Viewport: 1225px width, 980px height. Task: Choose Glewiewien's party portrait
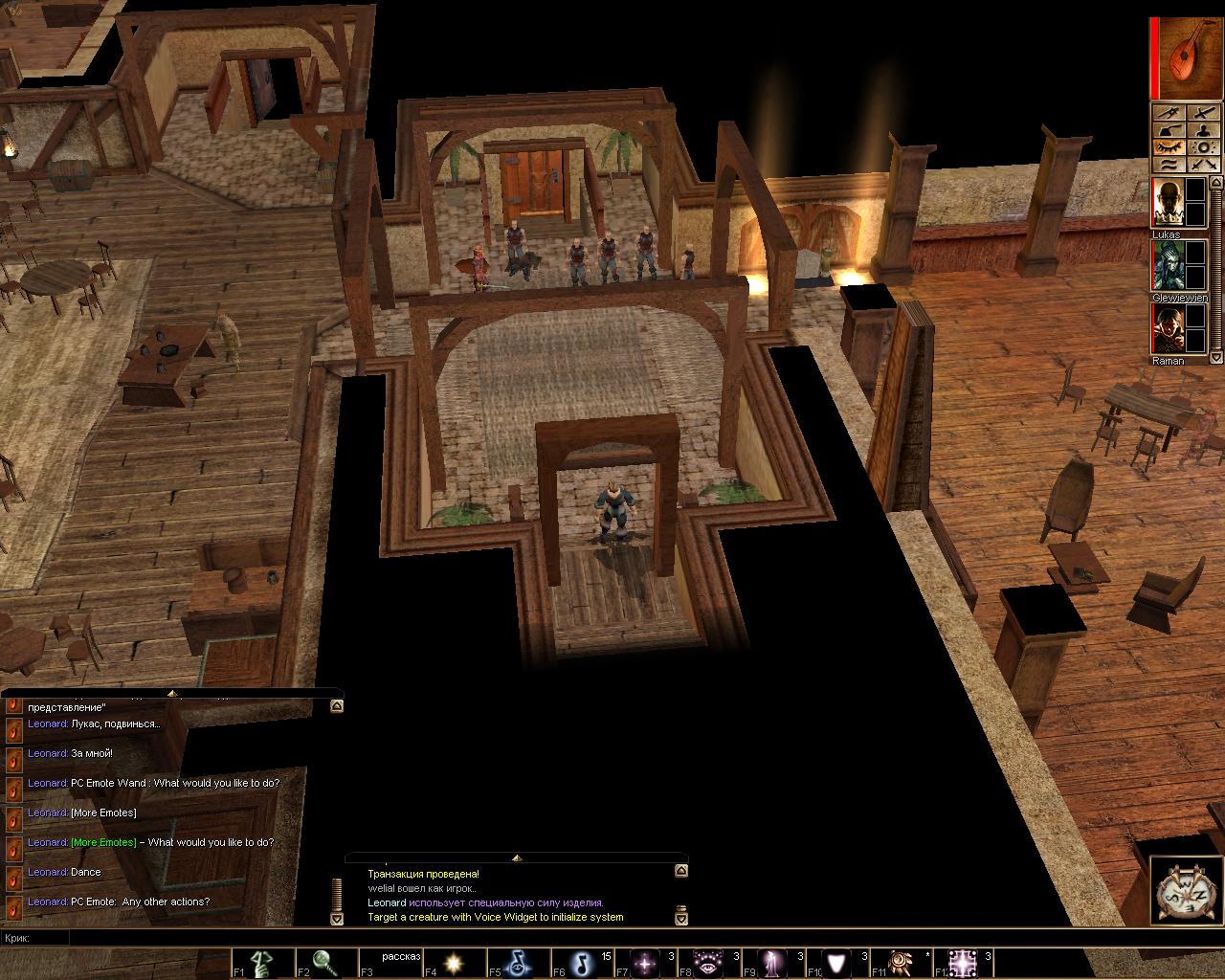click(x=1167, y=266)
